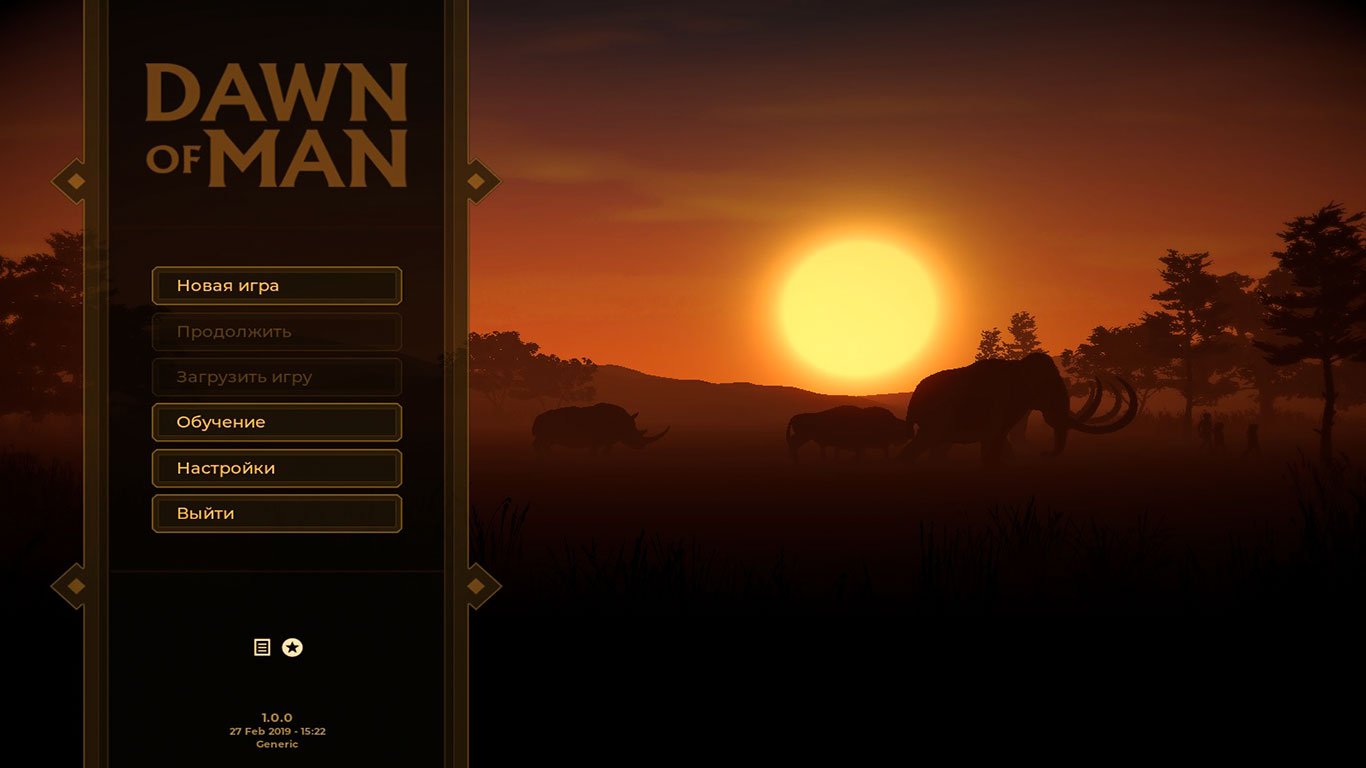Open Загрузить игру to load a save
The height and width of the screenshot is (768, 1366).
coord(276,377)
